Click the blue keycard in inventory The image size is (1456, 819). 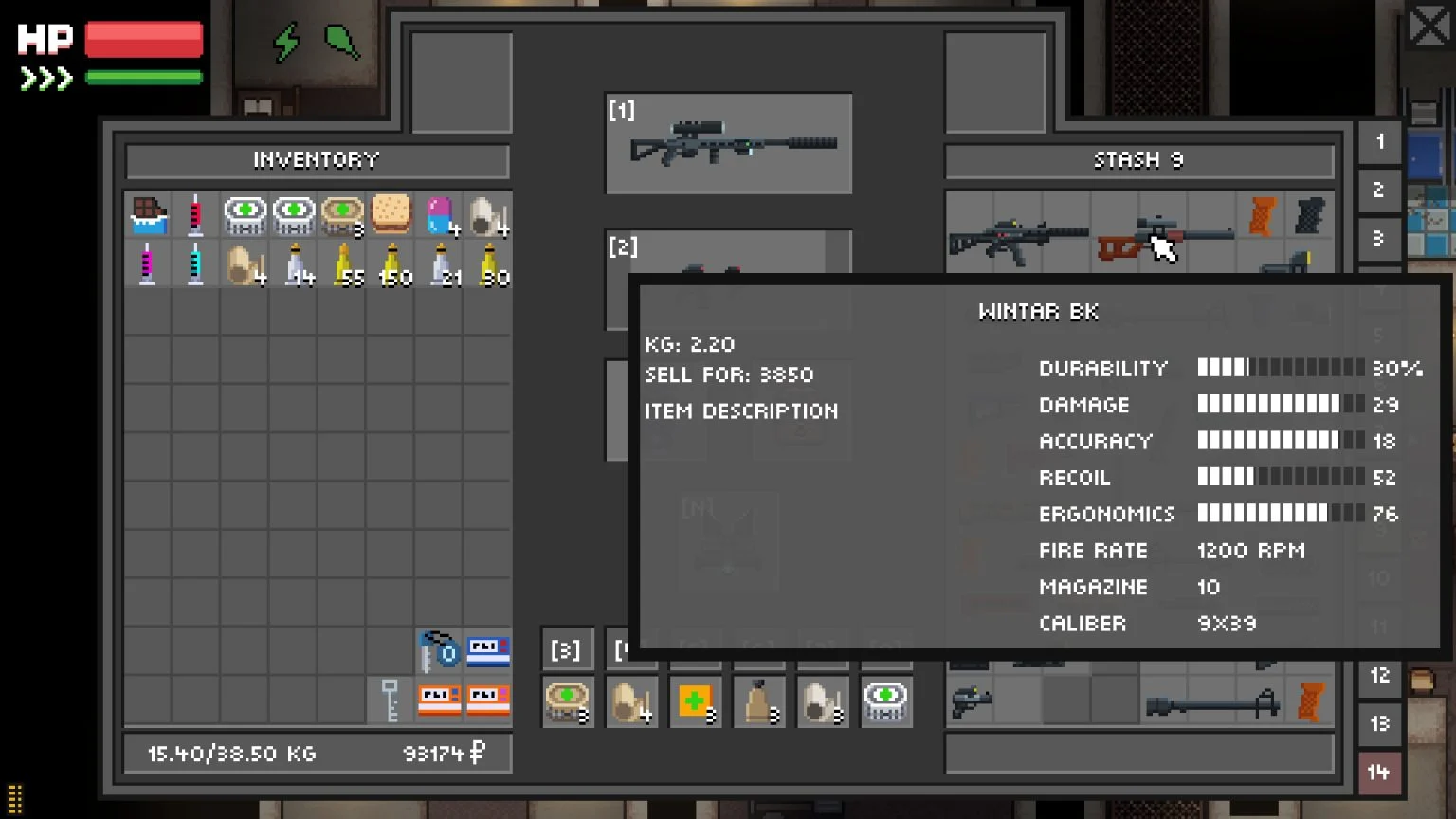pos(488,651)
